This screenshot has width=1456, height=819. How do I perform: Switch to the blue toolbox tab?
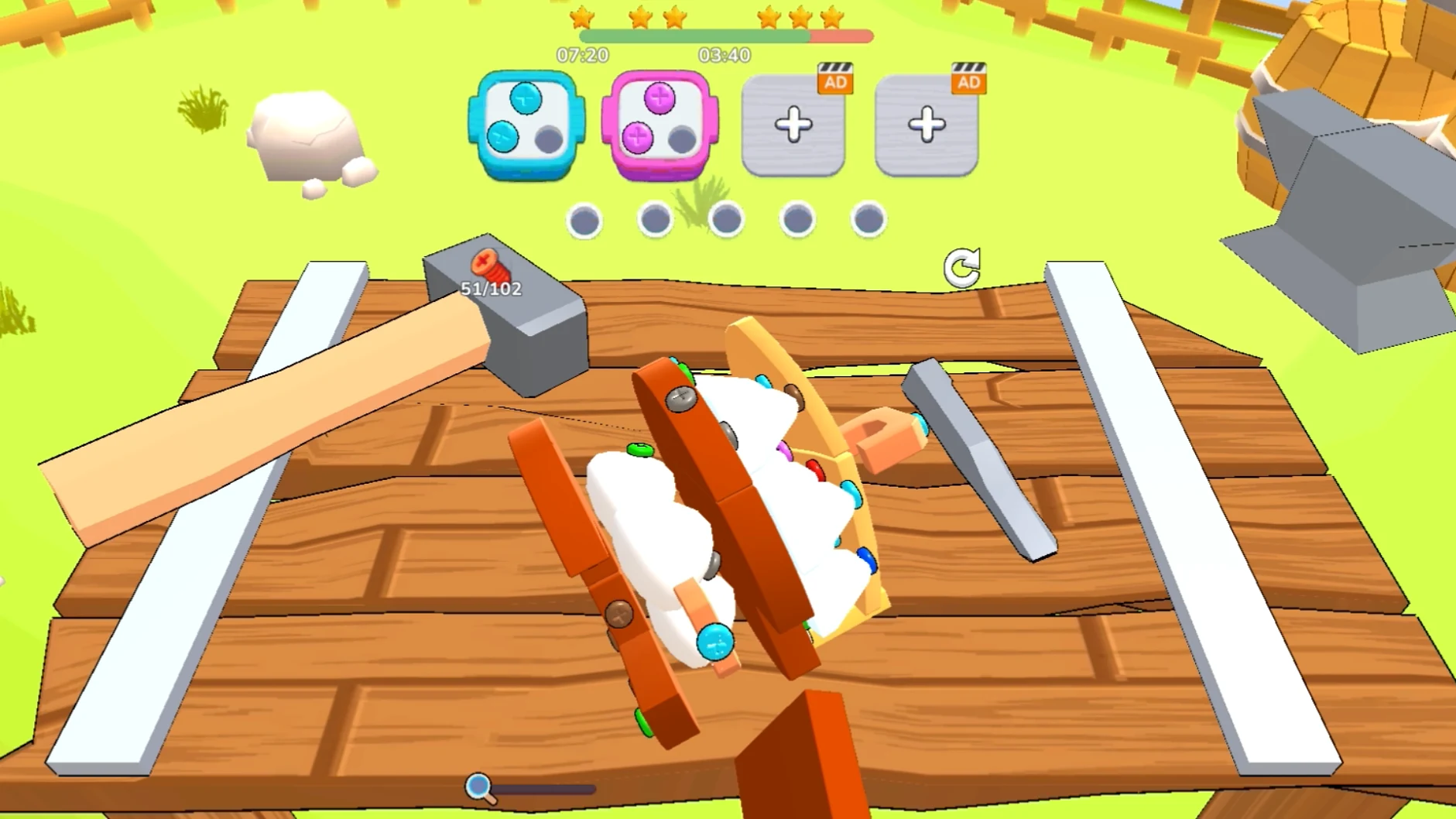pos(526,124)
